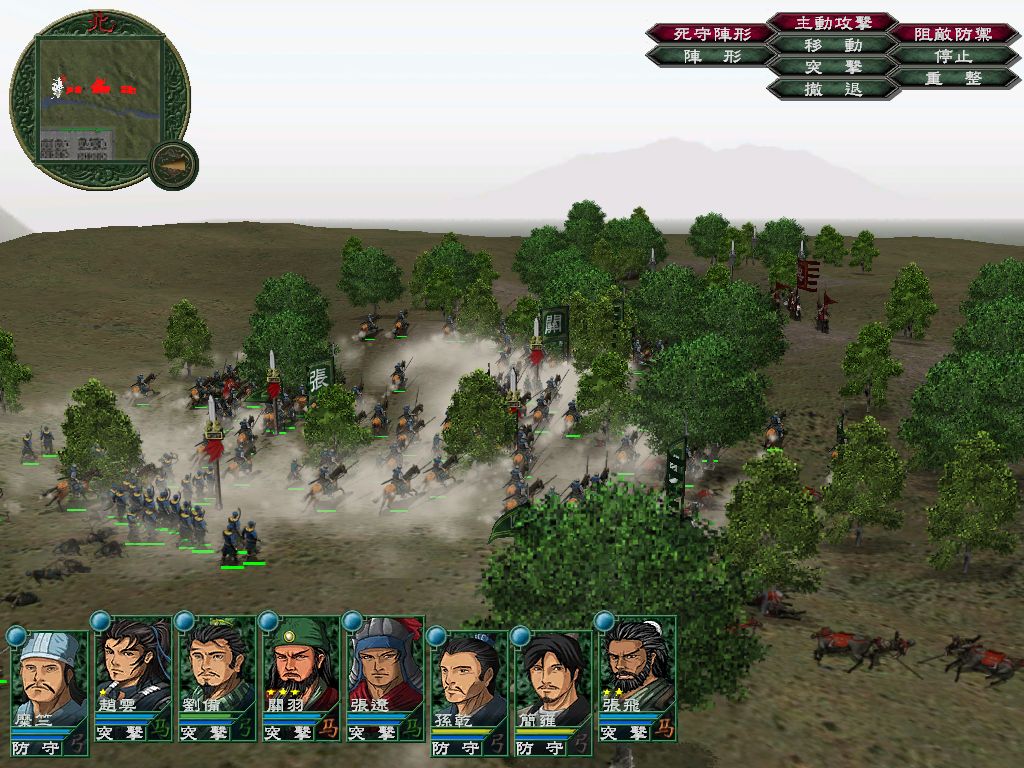Activate the 阻敵防禦 blocking defense stance
Image resolution: width=1024 pixels, height=768 pixels.
(953, 34)
